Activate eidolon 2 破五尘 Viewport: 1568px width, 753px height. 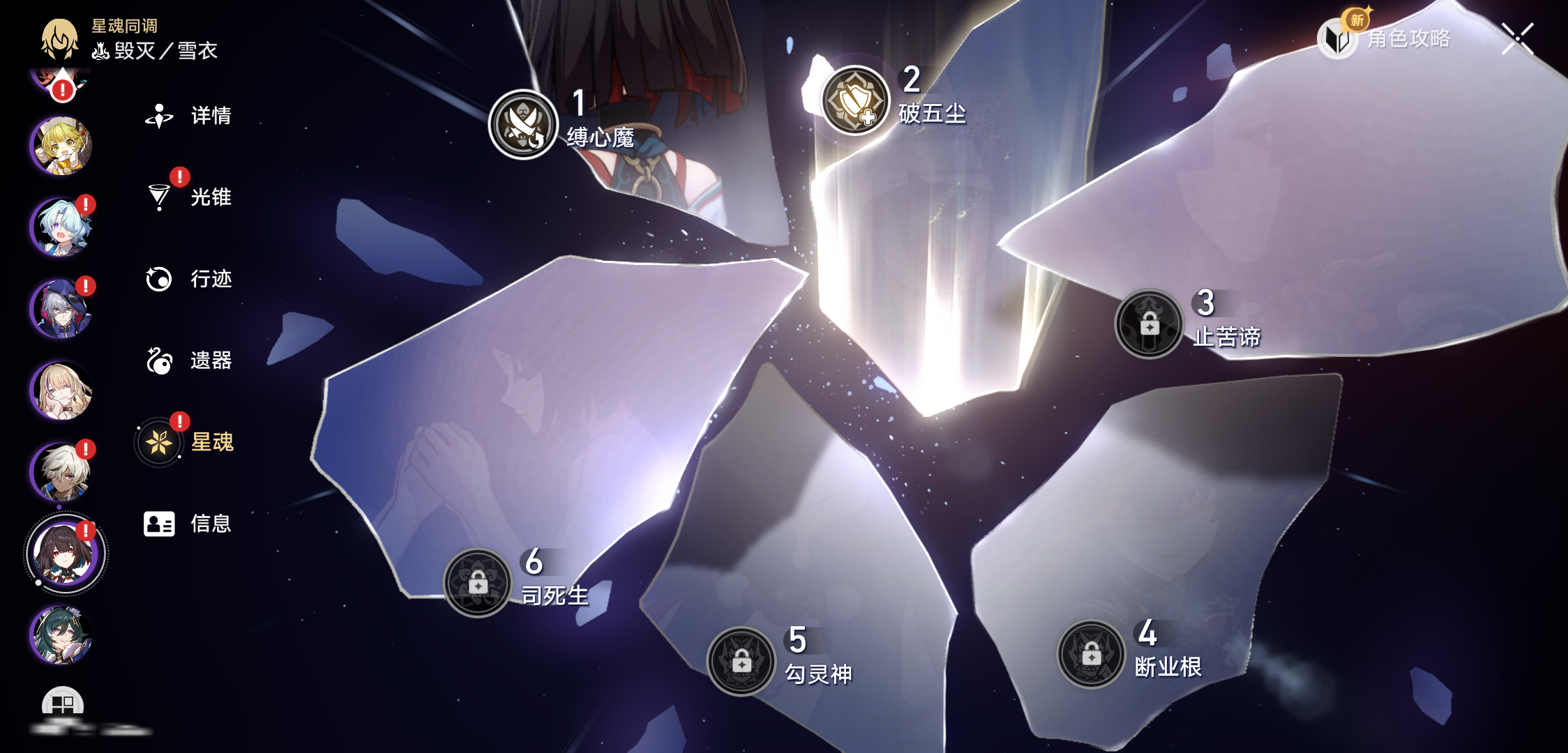click(x=854, y=101)
